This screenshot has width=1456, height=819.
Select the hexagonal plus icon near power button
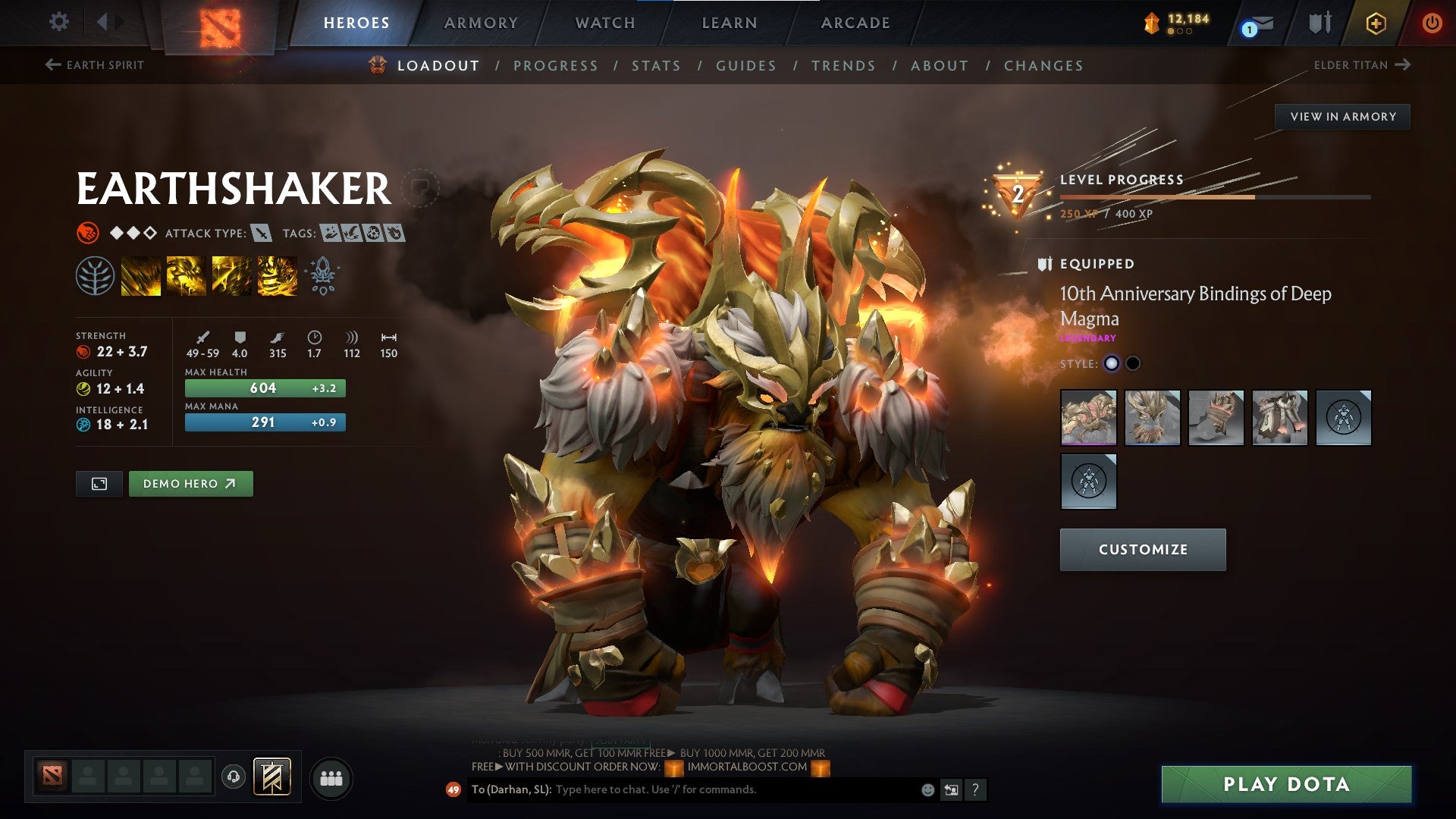[x=1377, y=23]
